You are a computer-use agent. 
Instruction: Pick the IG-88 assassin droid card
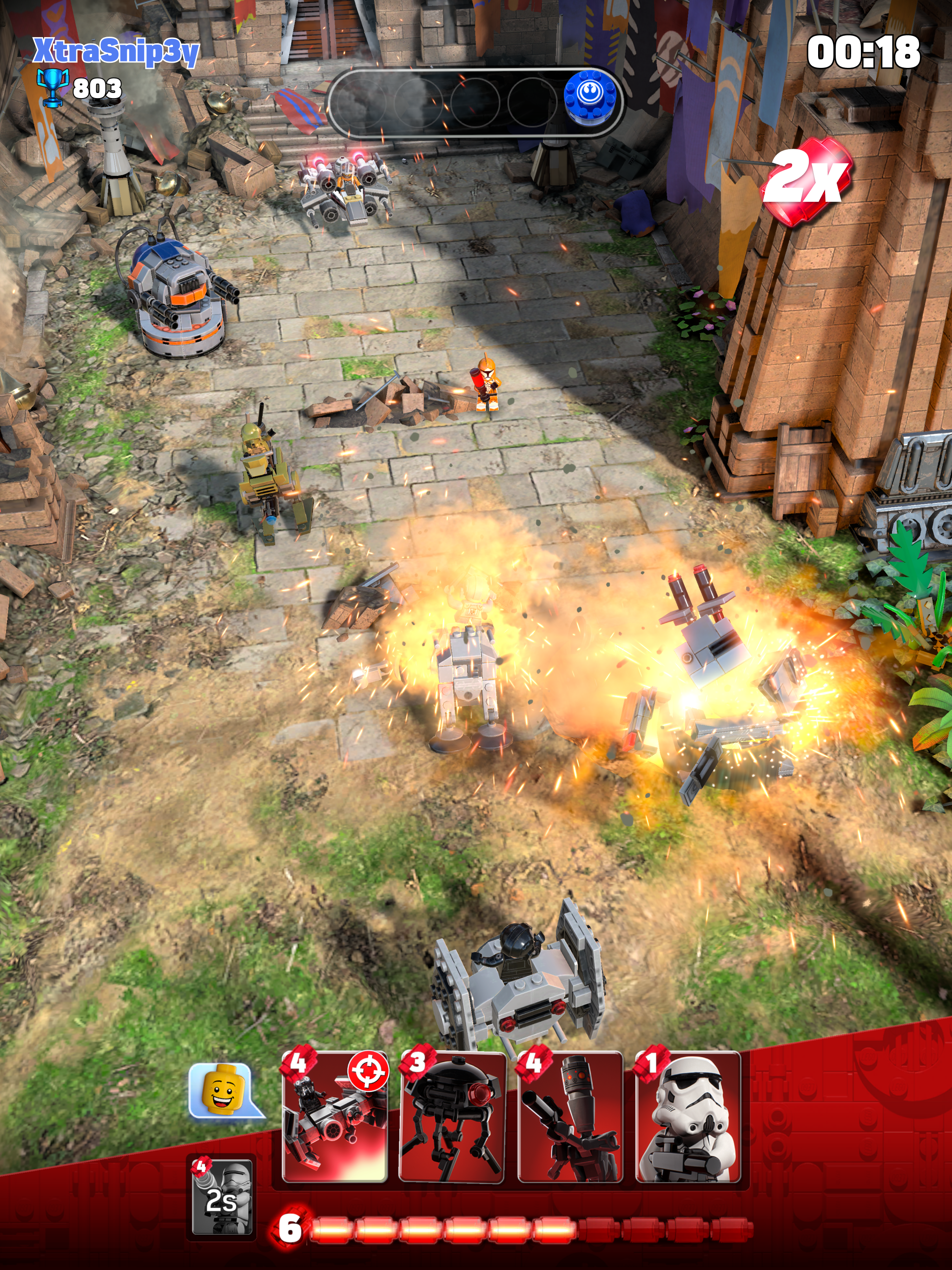click(x=570, y=1116)
